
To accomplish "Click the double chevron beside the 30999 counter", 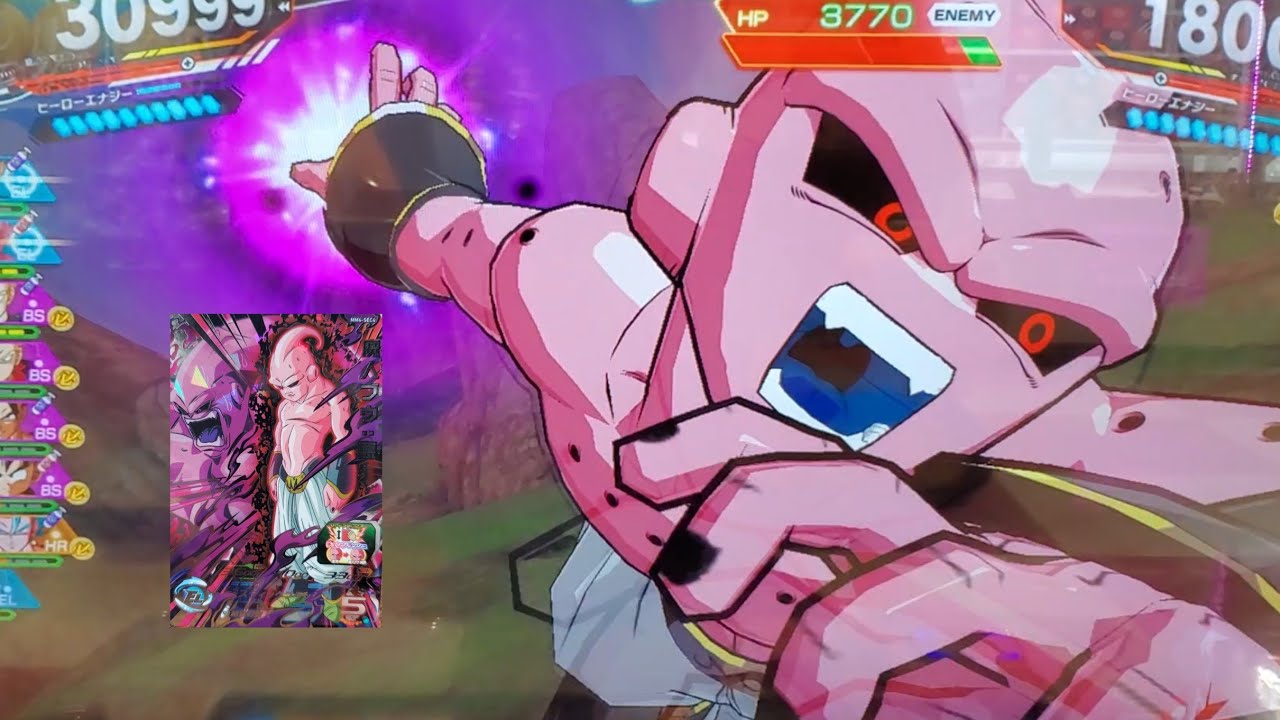I will pyautogui.click(x=284, y=6).
